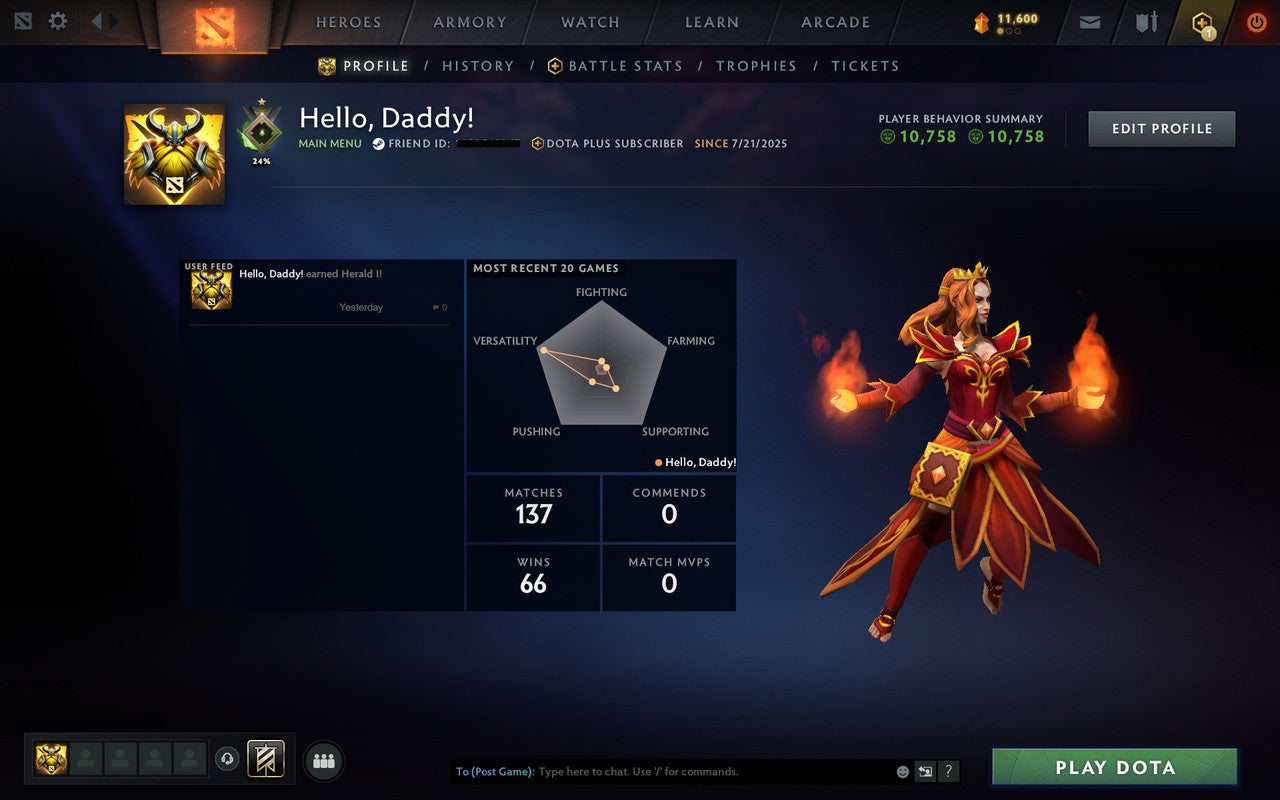The width and height of the screenshot is (1280, 800).
Task: Open the mail envelope notifications icon
Action: [x=1089, y=21]
